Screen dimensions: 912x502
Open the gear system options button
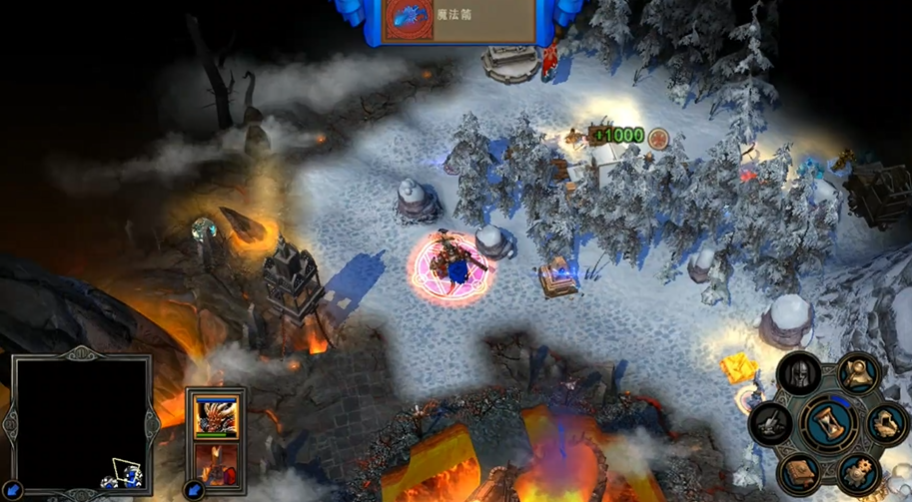click(857, 471)
